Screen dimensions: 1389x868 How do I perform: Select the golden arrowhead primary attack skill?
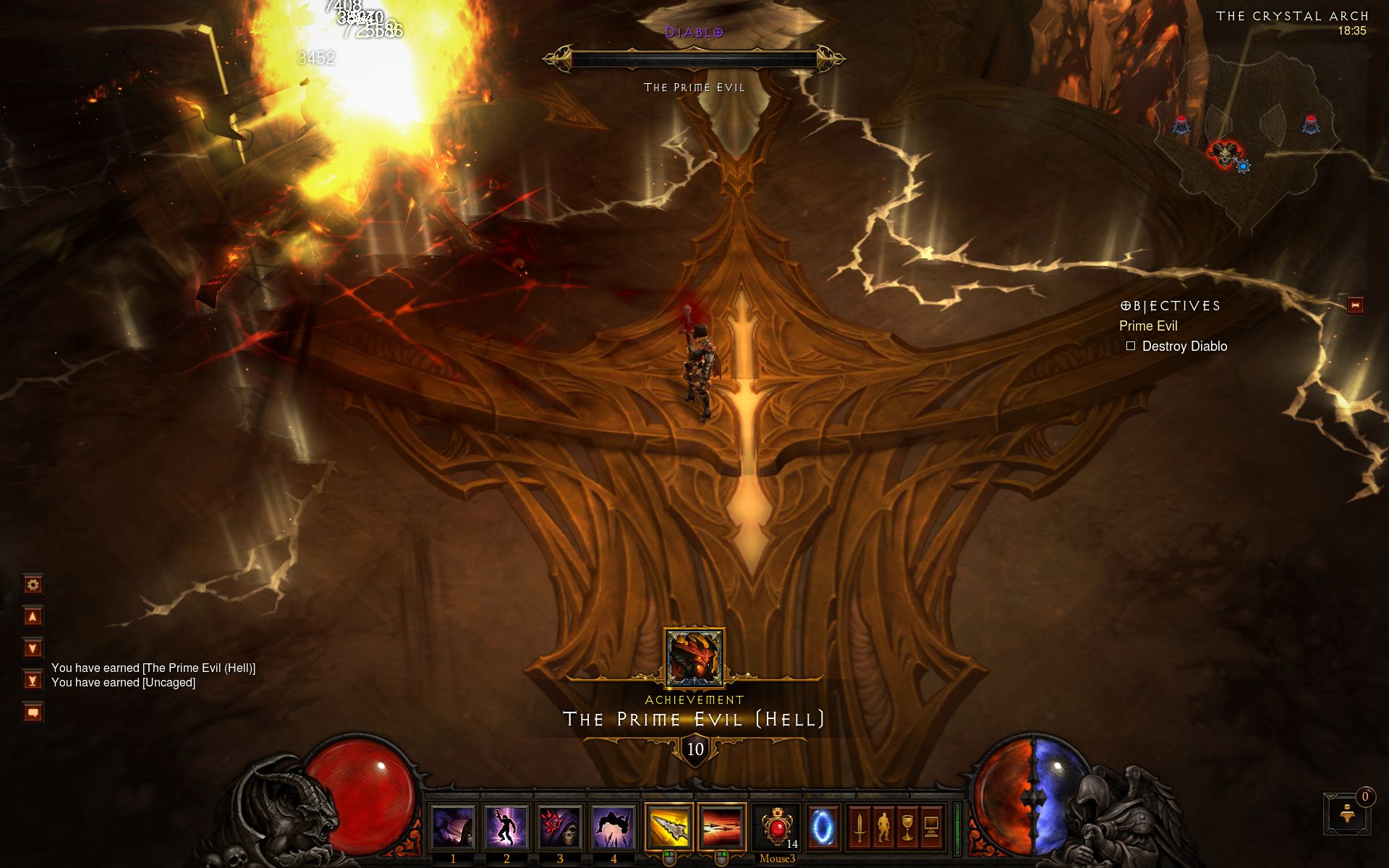point(668,827)
